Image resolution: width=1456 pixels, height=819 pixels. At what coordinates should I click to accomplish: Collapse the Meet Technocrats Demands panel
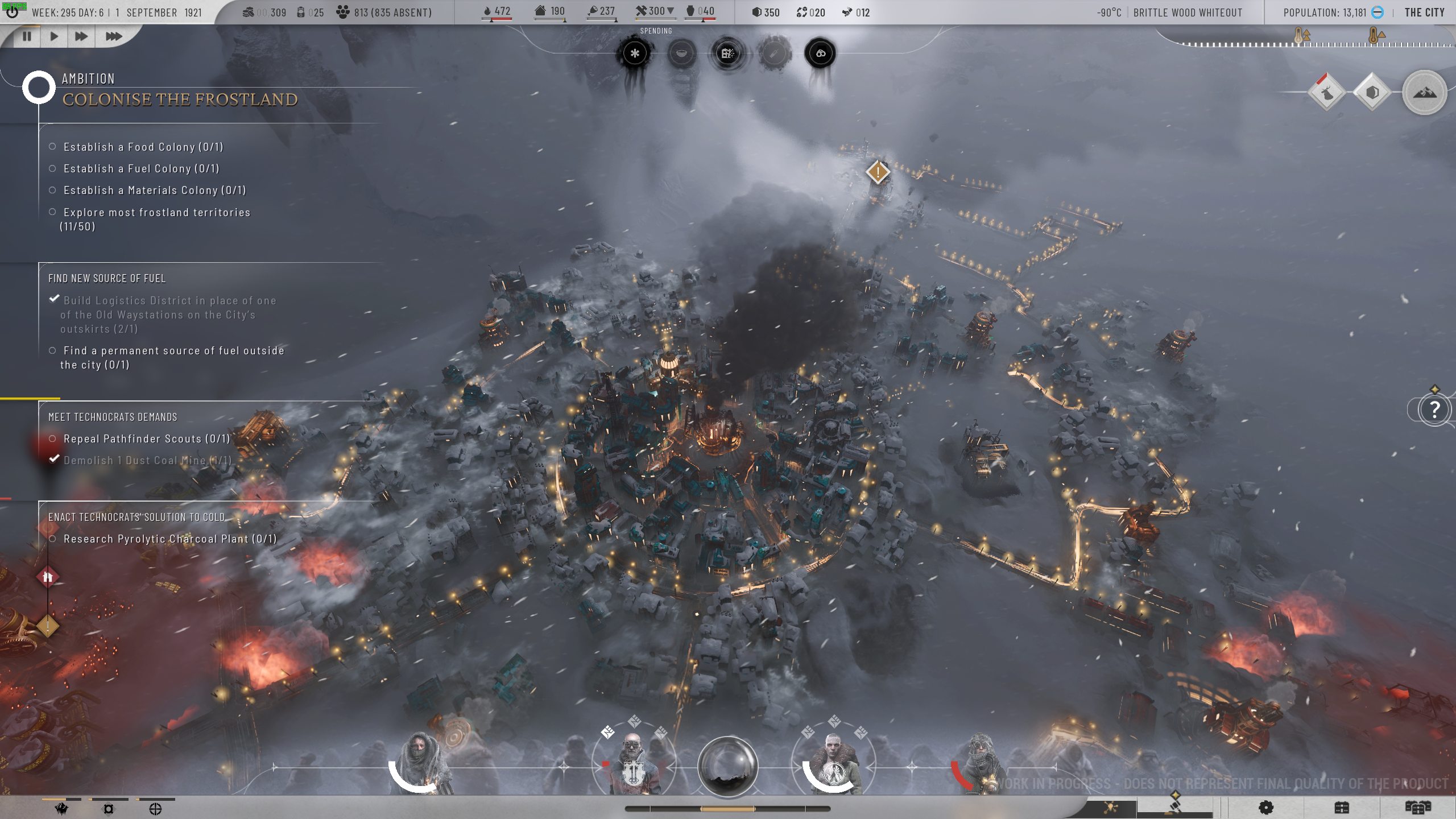pyautogui.click(x=114, y=416)
